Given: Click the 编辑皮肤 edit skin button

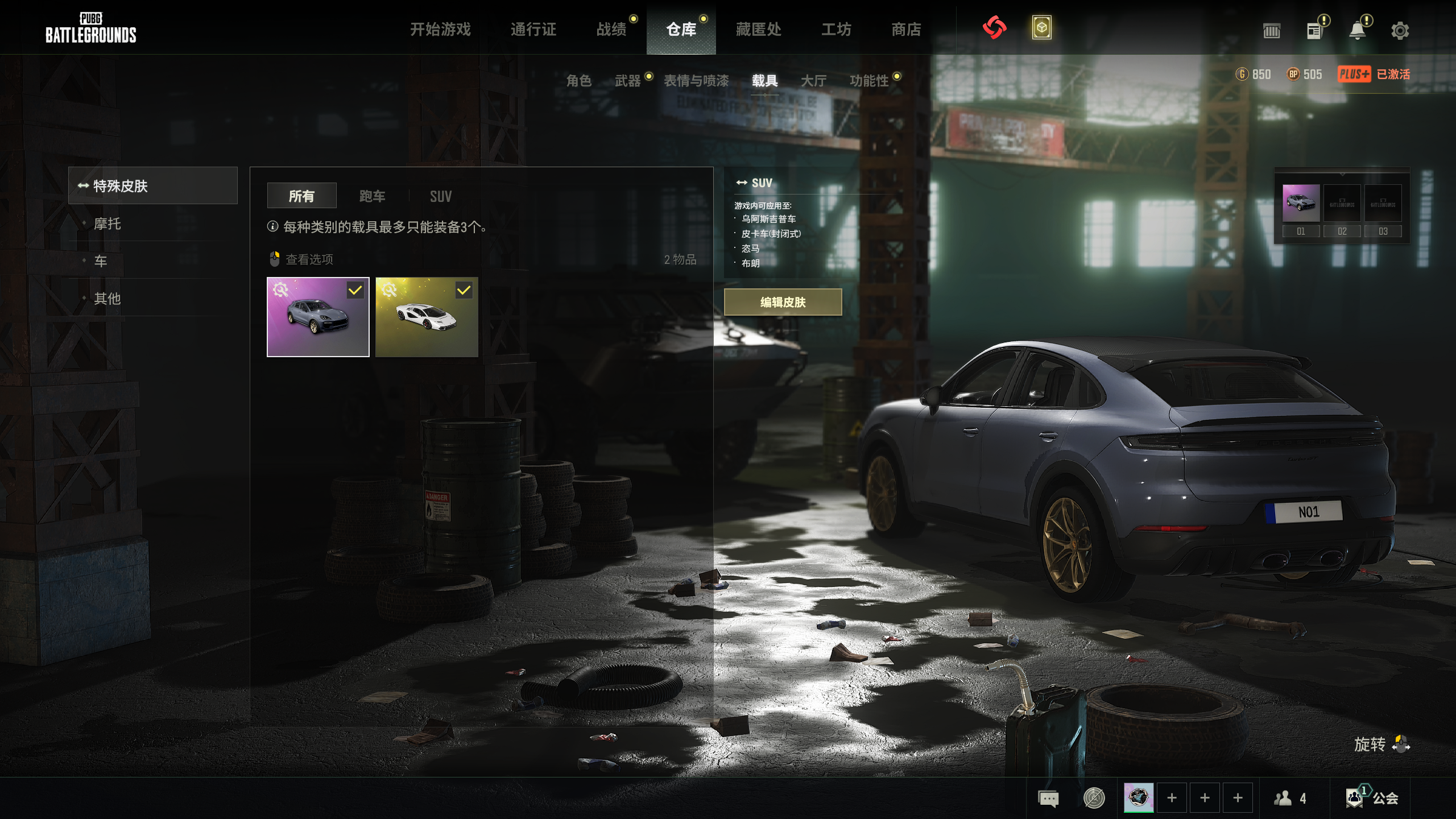Looking at the screenshot, I should 783,302.
